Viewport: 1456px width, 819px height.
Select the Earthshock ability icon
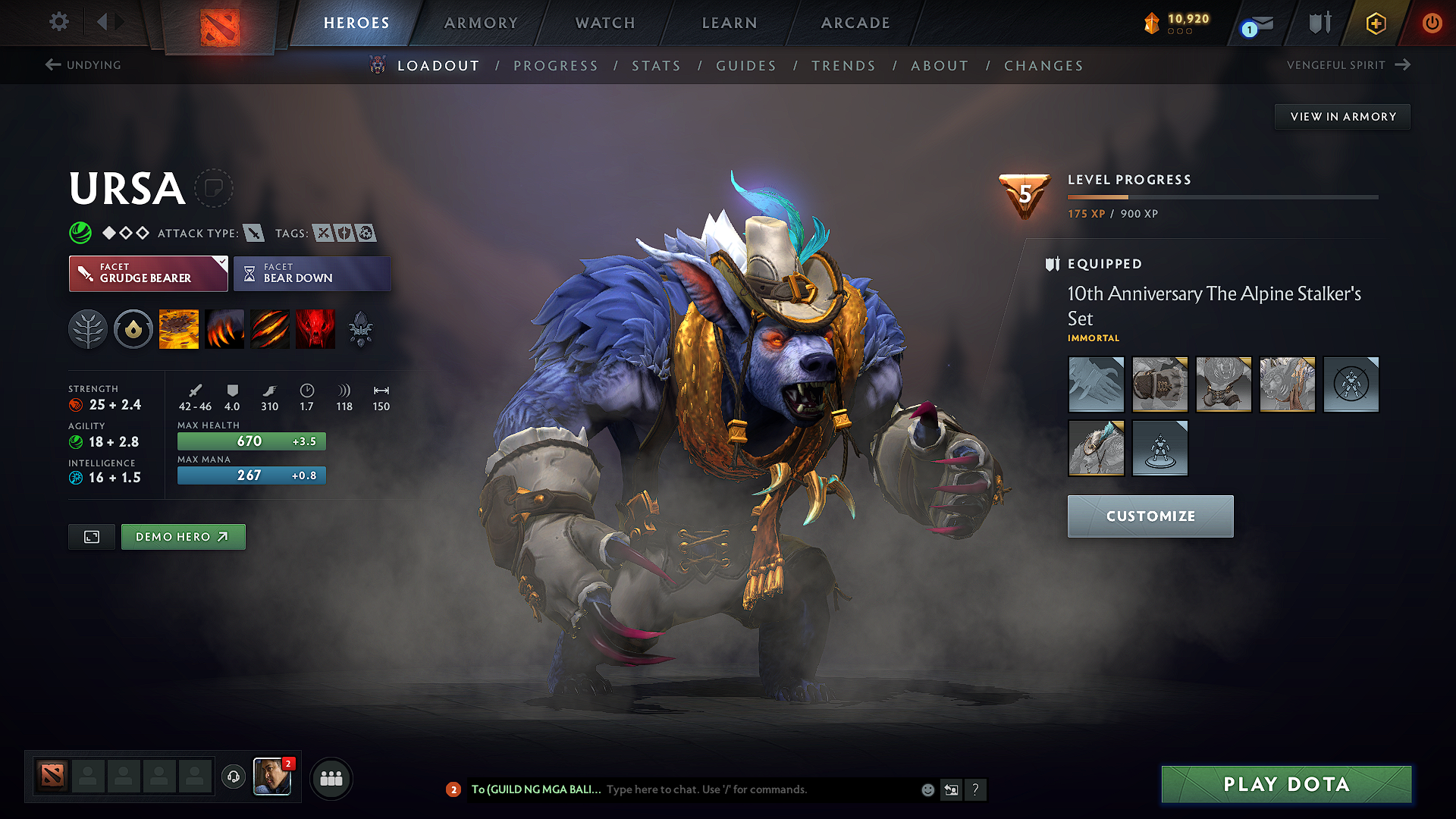[x=179, y=328]
